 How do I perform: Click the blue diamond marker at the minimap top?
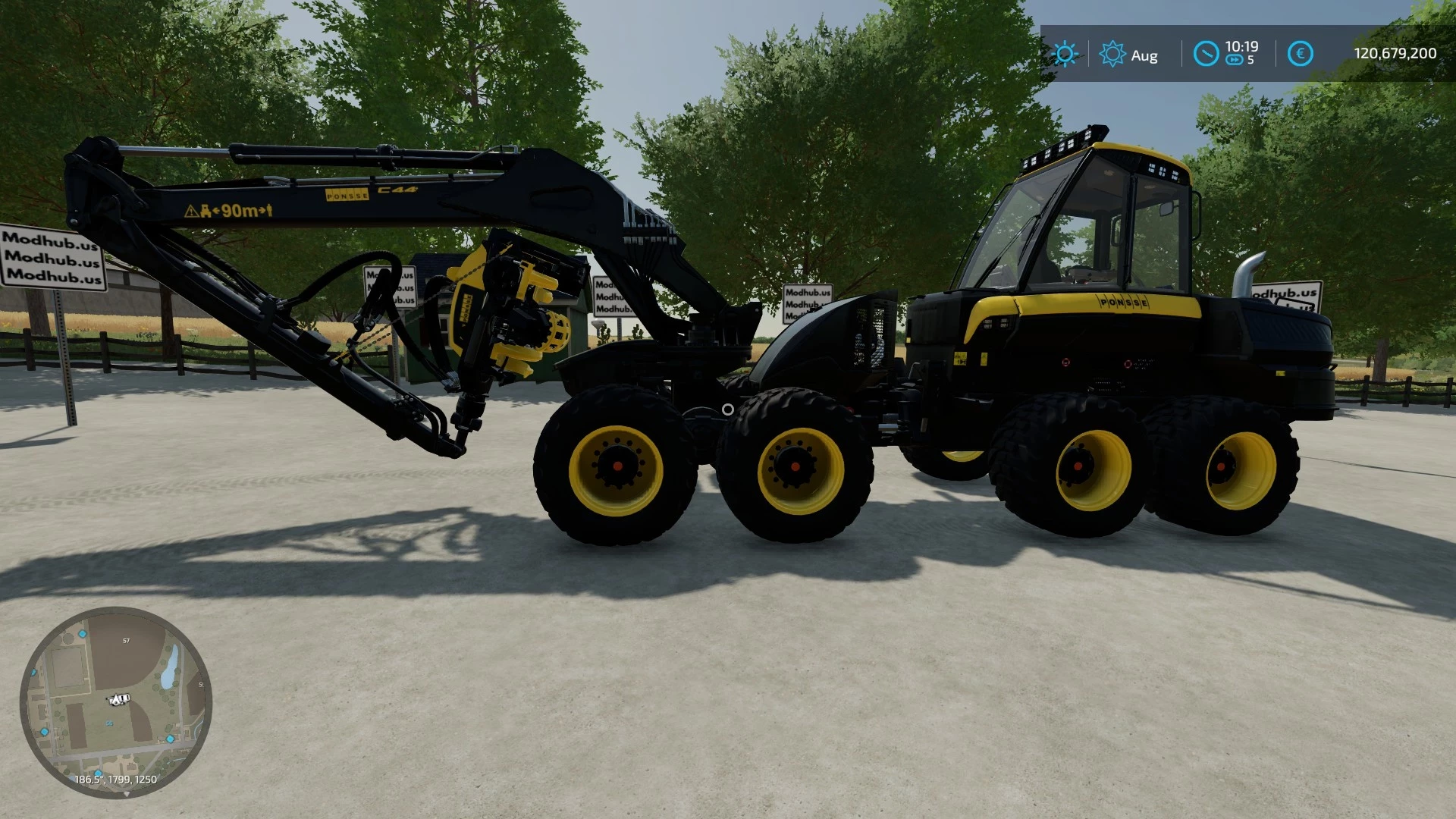point(82,635)
